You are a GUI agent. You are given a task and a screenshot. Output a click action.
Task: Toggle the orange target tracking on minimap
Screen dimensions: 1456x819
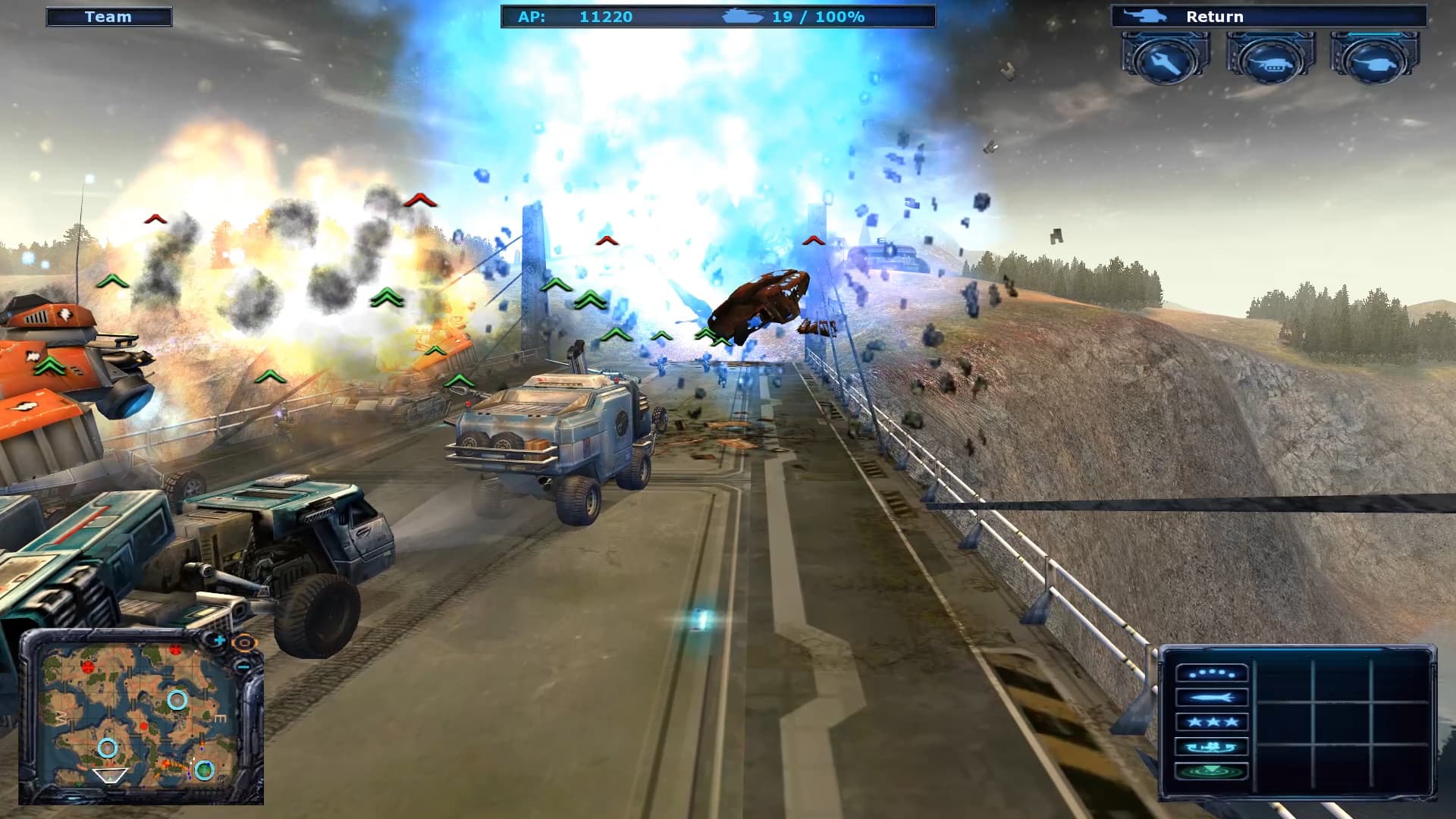tap(245, 643)
